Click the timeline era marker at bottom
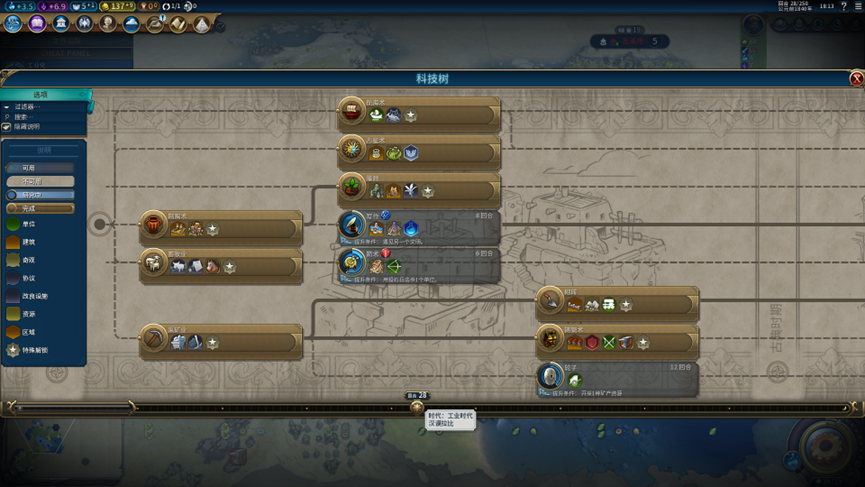This screenshot has width=865, height=487. (417, 406)
